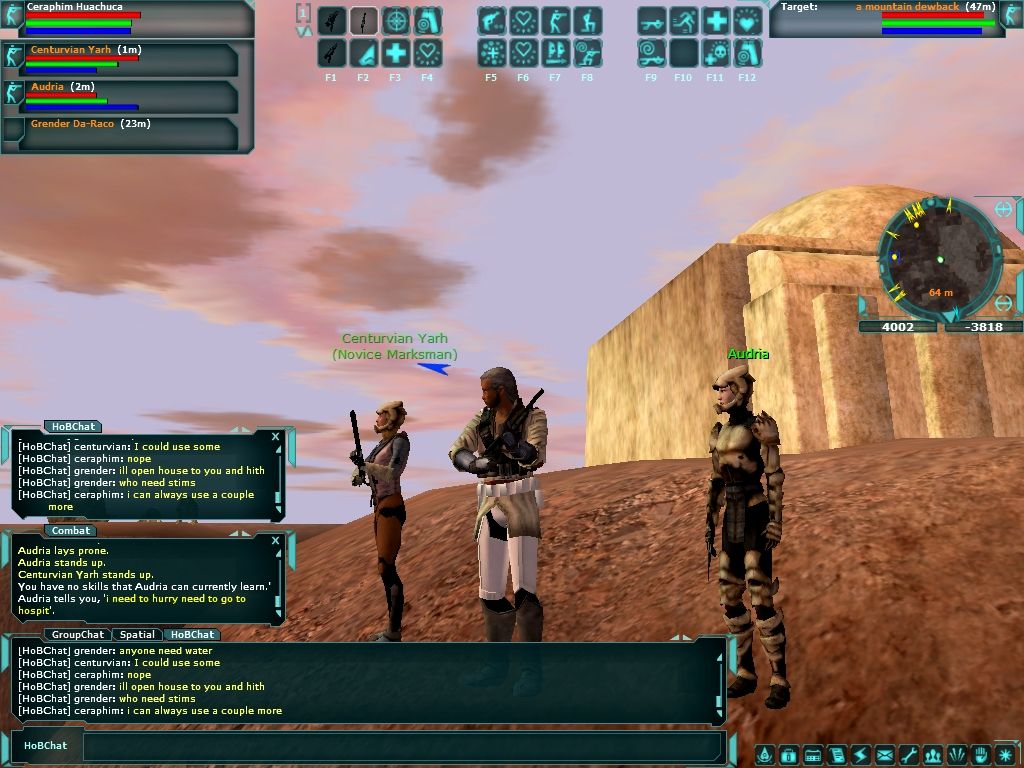Click the chat text input field

(400, 746)
